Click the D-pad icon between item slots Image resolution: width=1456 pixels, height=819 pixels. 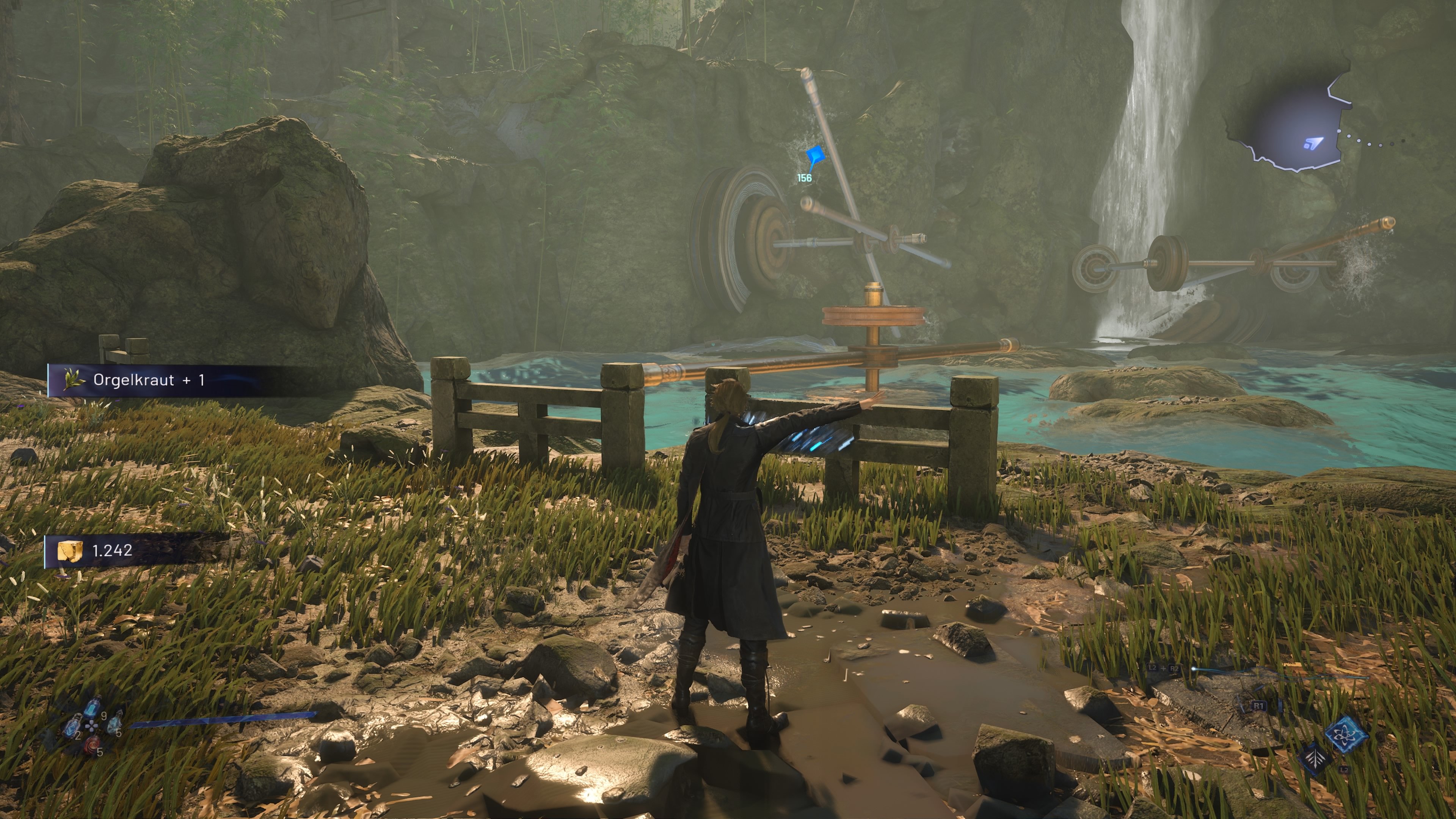(91, 727)
